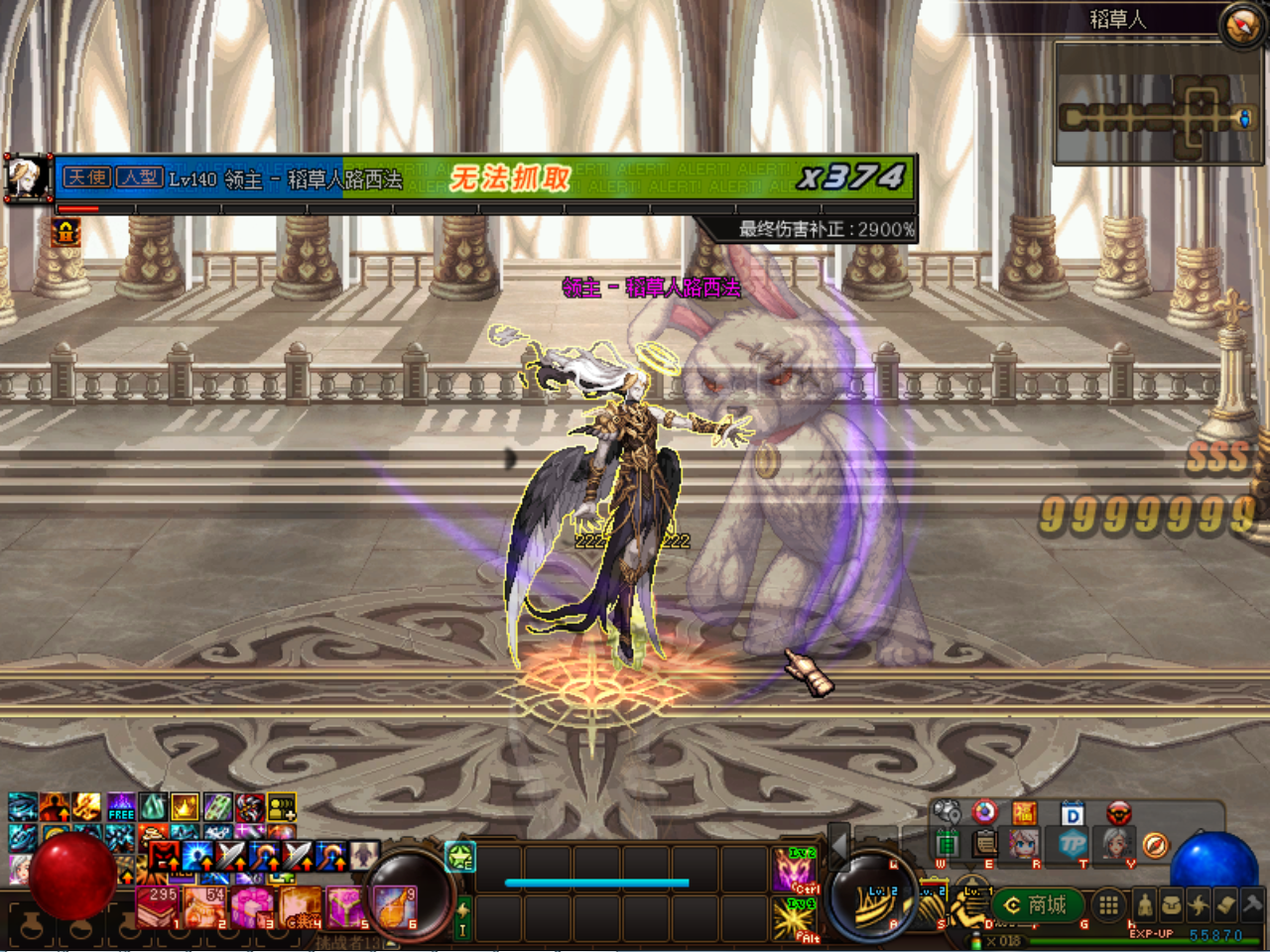Open the inventory bag icon

(1174, 906)
